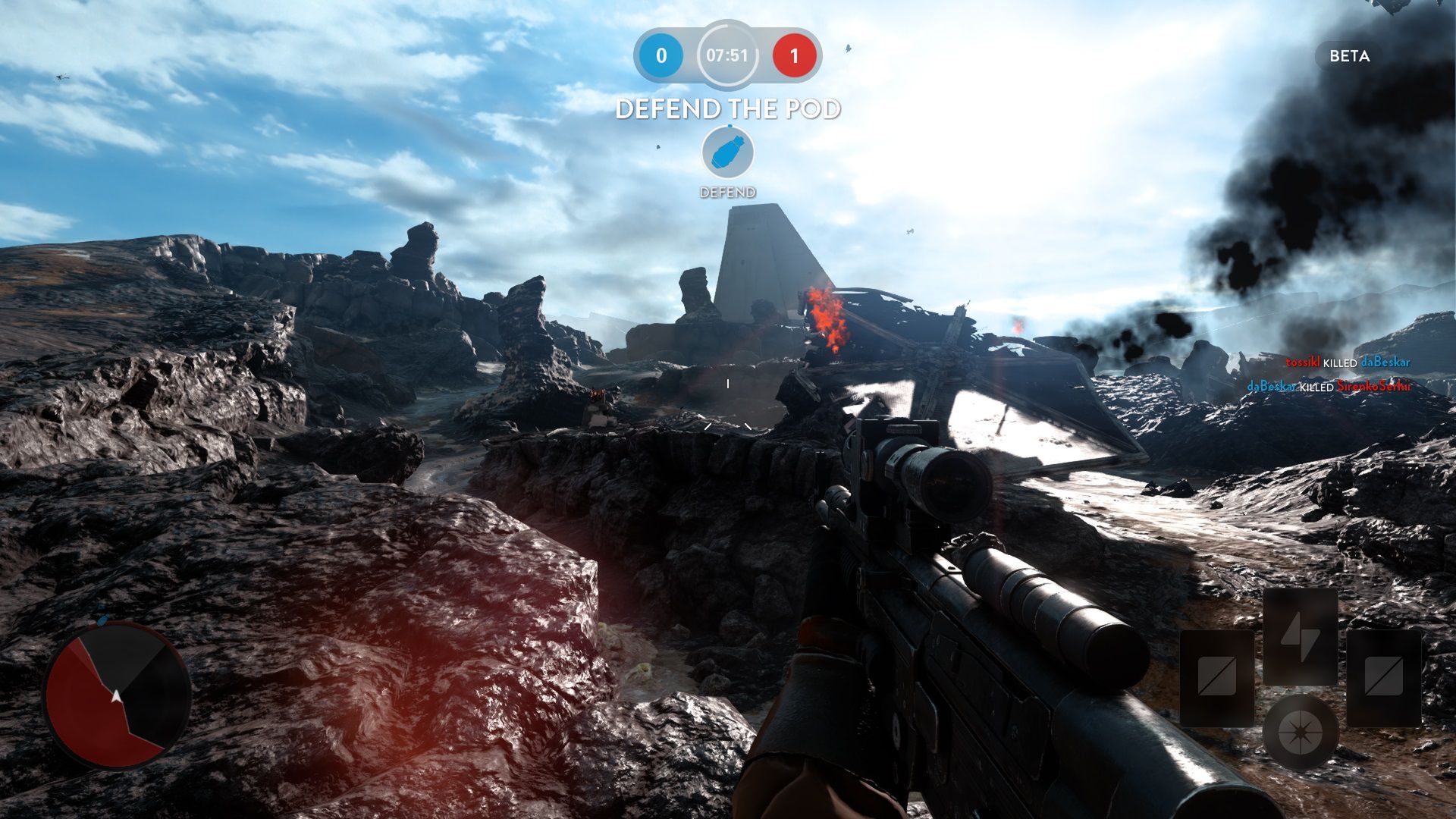This screenshot has height=819, width=1456.
Task: Activate the lightning bolt ability card
Action: tap(1300, 635)
